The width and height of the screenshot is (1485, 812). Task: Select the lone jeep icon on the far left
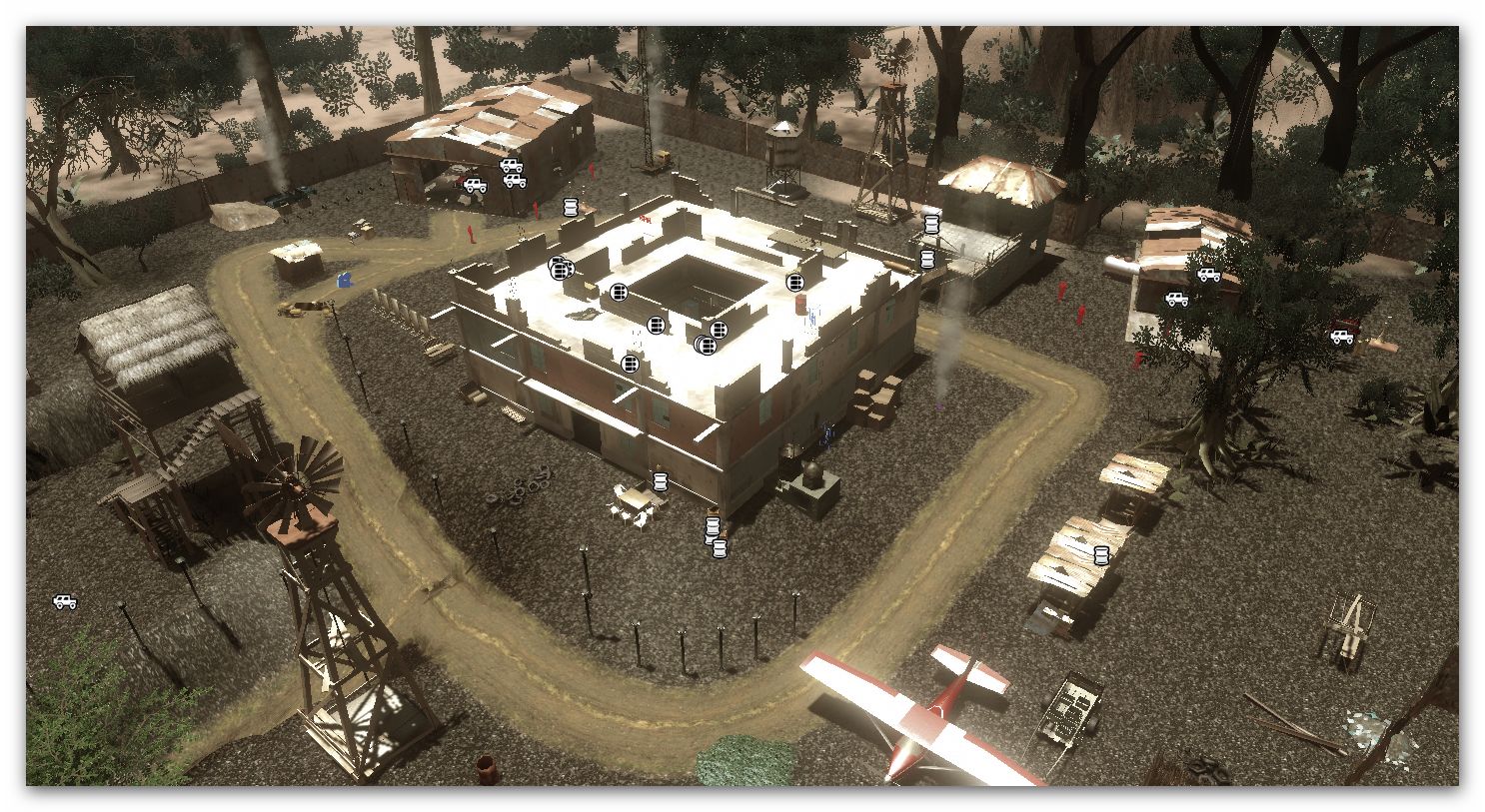[66, 601]
